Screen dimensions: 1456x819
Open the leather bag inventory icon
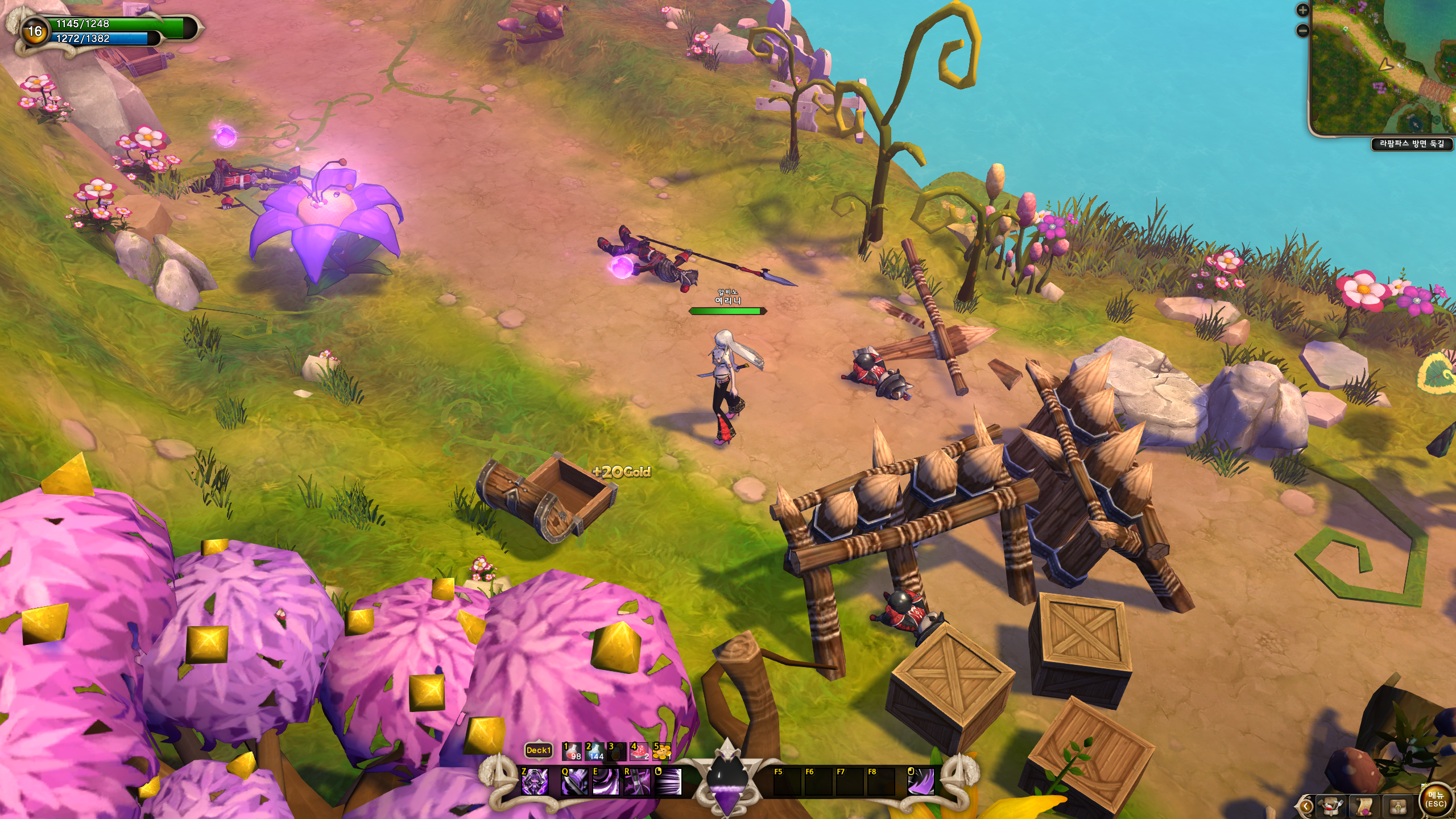click(x=1398, y=806)
